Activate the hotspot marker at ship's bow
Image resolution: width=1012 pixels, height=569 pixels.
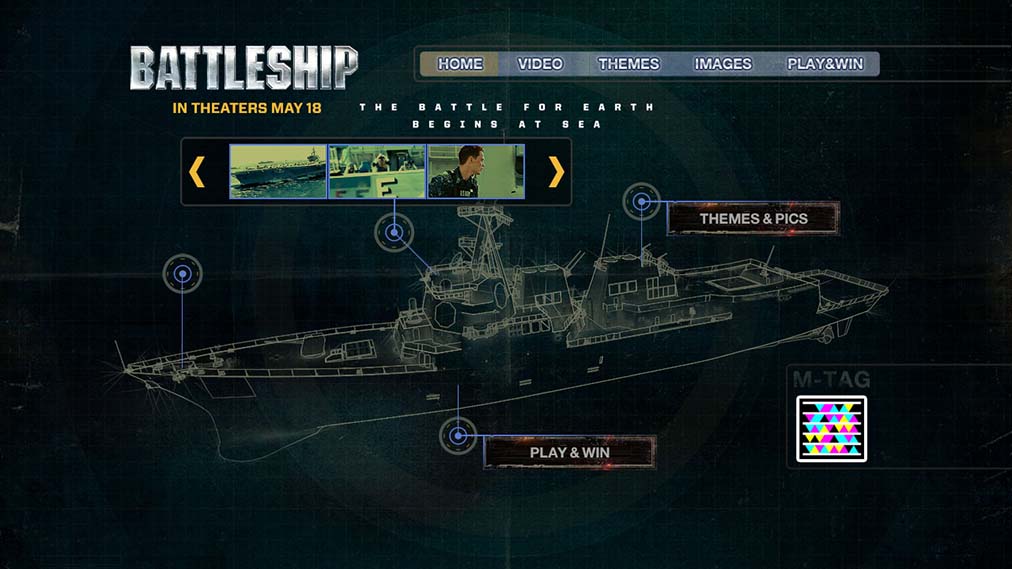click(183, 273)
